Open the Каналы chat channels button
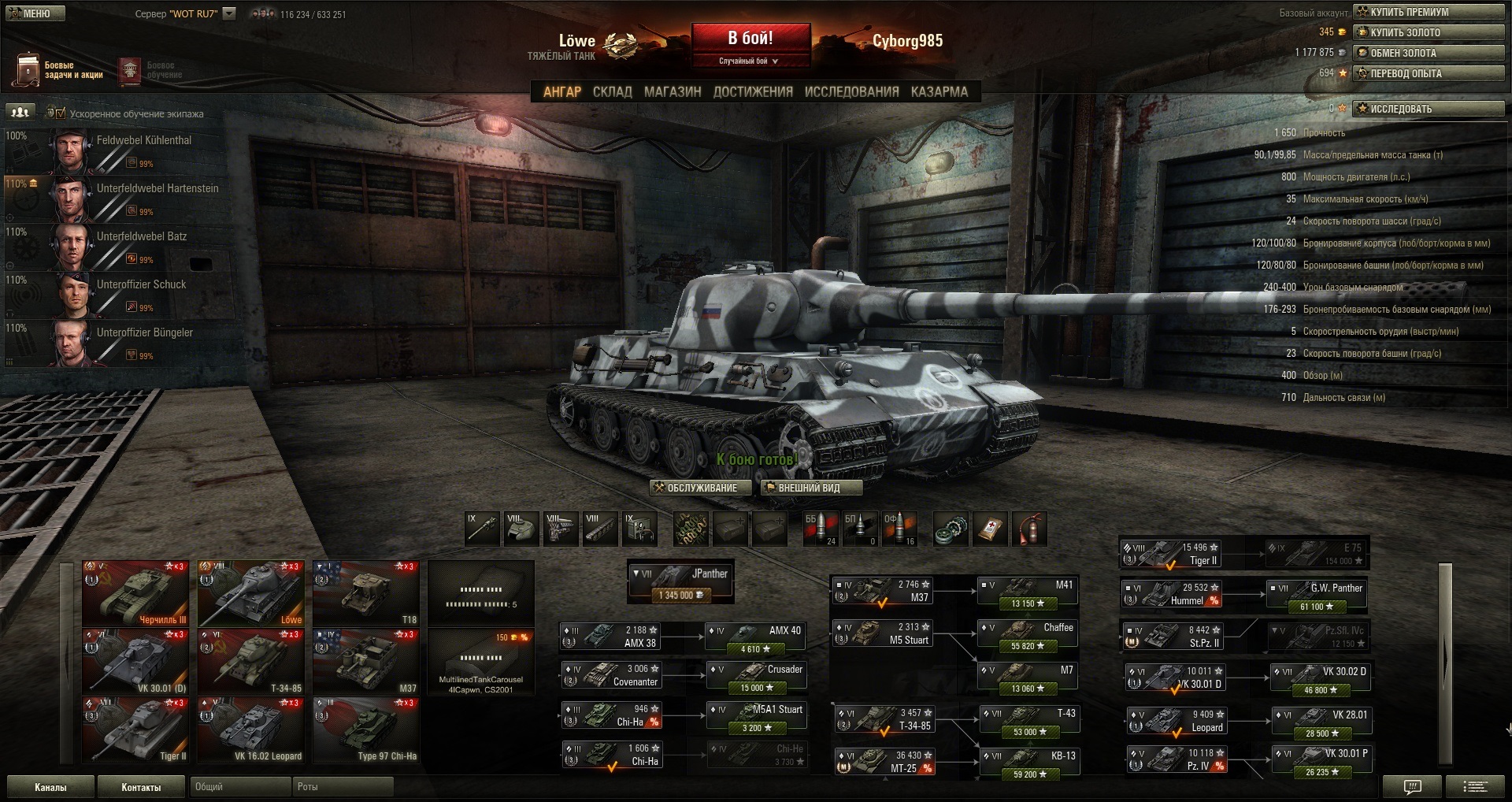Screen dimensions: 1512x802 pos(50,787)
